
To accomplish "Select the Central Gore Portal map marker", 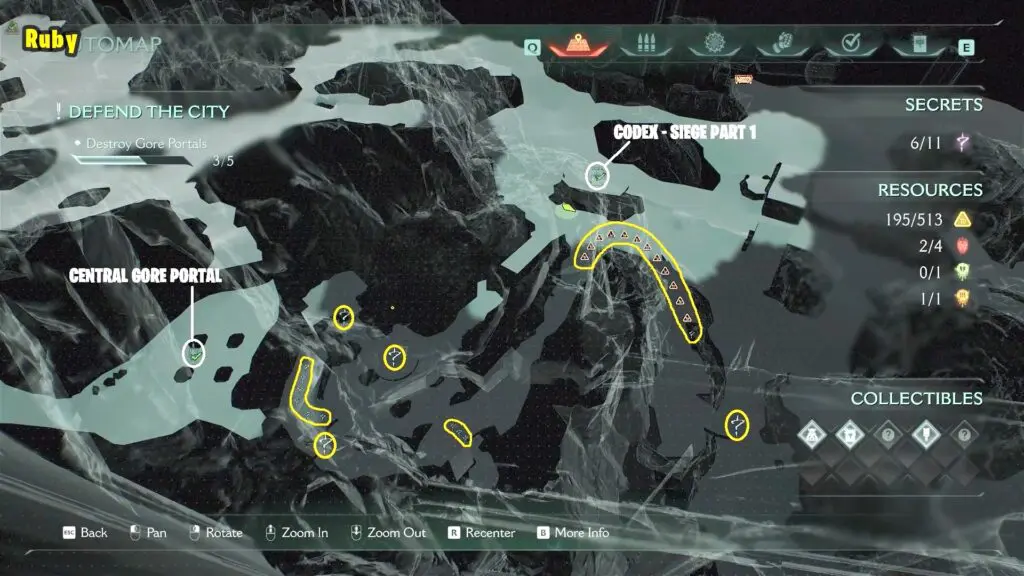I will point(195,352).
